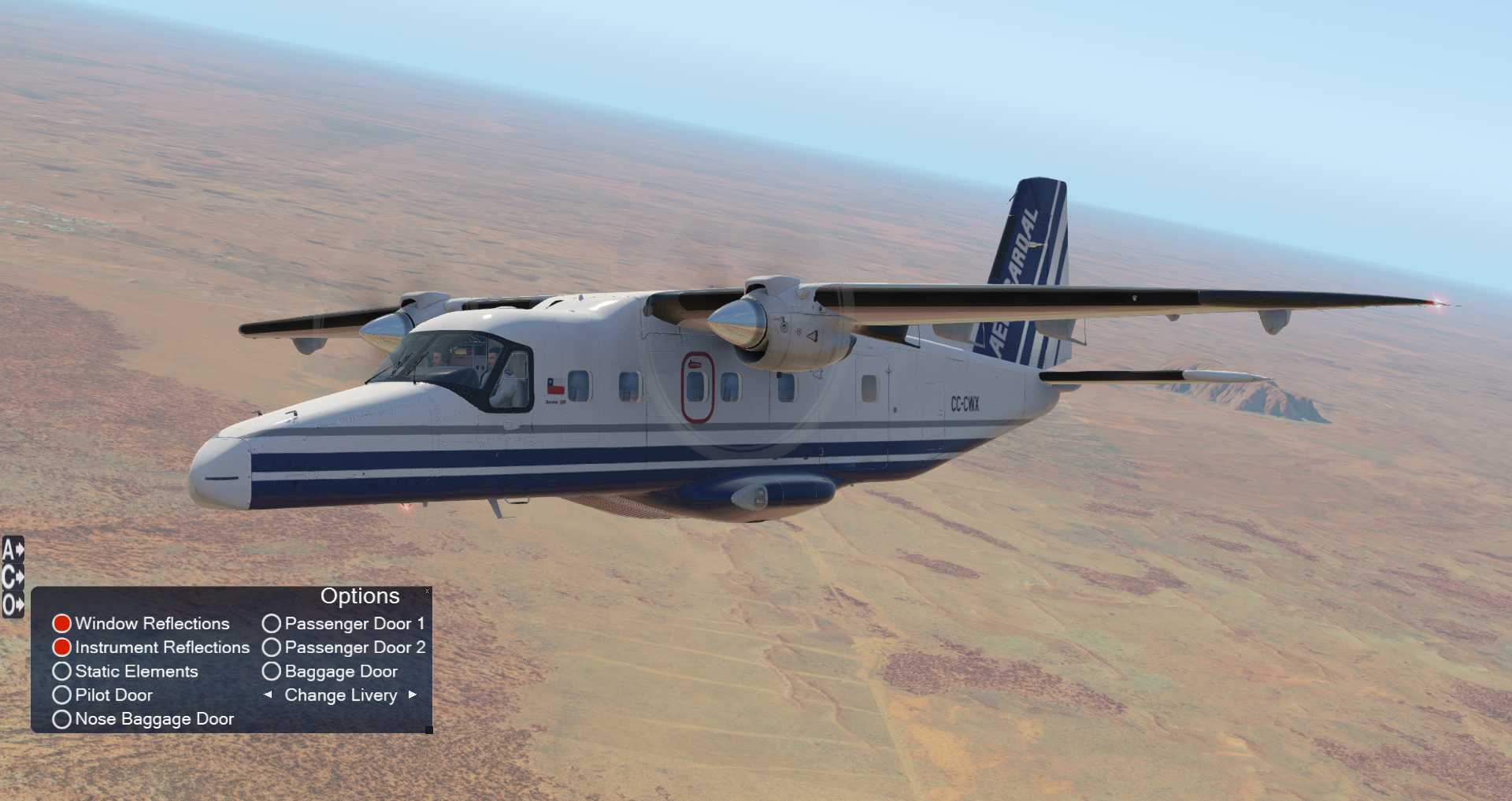Screen dimensions: 1512x801
Task: Open the Pilot Door
Action: [x=62, y=695]
